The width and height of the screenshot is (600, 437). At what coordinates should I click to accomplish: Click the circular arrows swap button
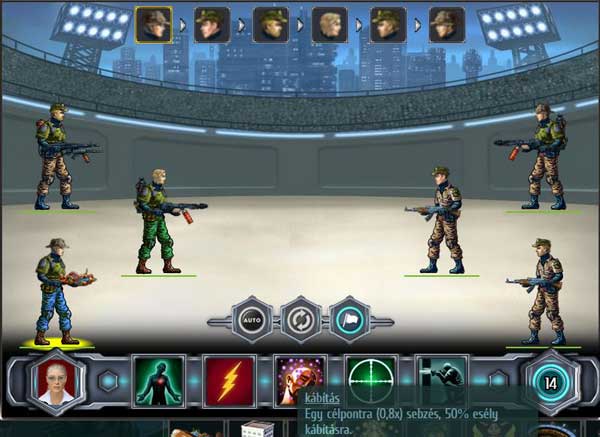pyautogui.click(x=299, y=320)
